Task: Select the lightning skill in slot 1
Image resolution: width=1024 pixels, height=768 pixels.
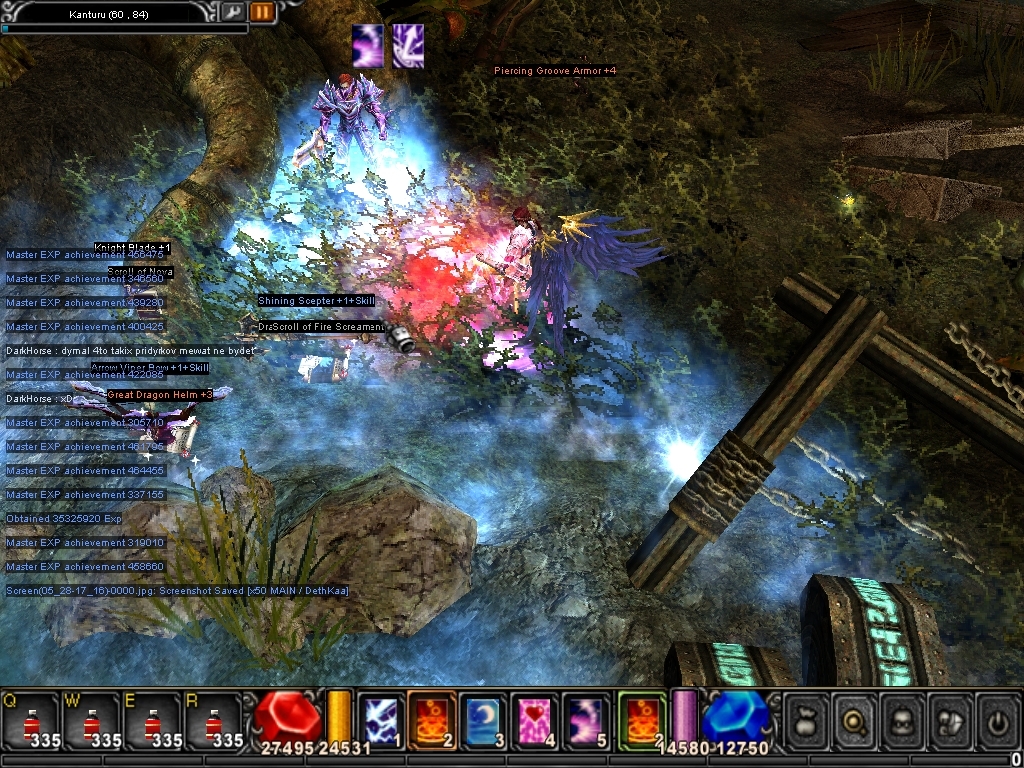Action: (x=381, y=720)
